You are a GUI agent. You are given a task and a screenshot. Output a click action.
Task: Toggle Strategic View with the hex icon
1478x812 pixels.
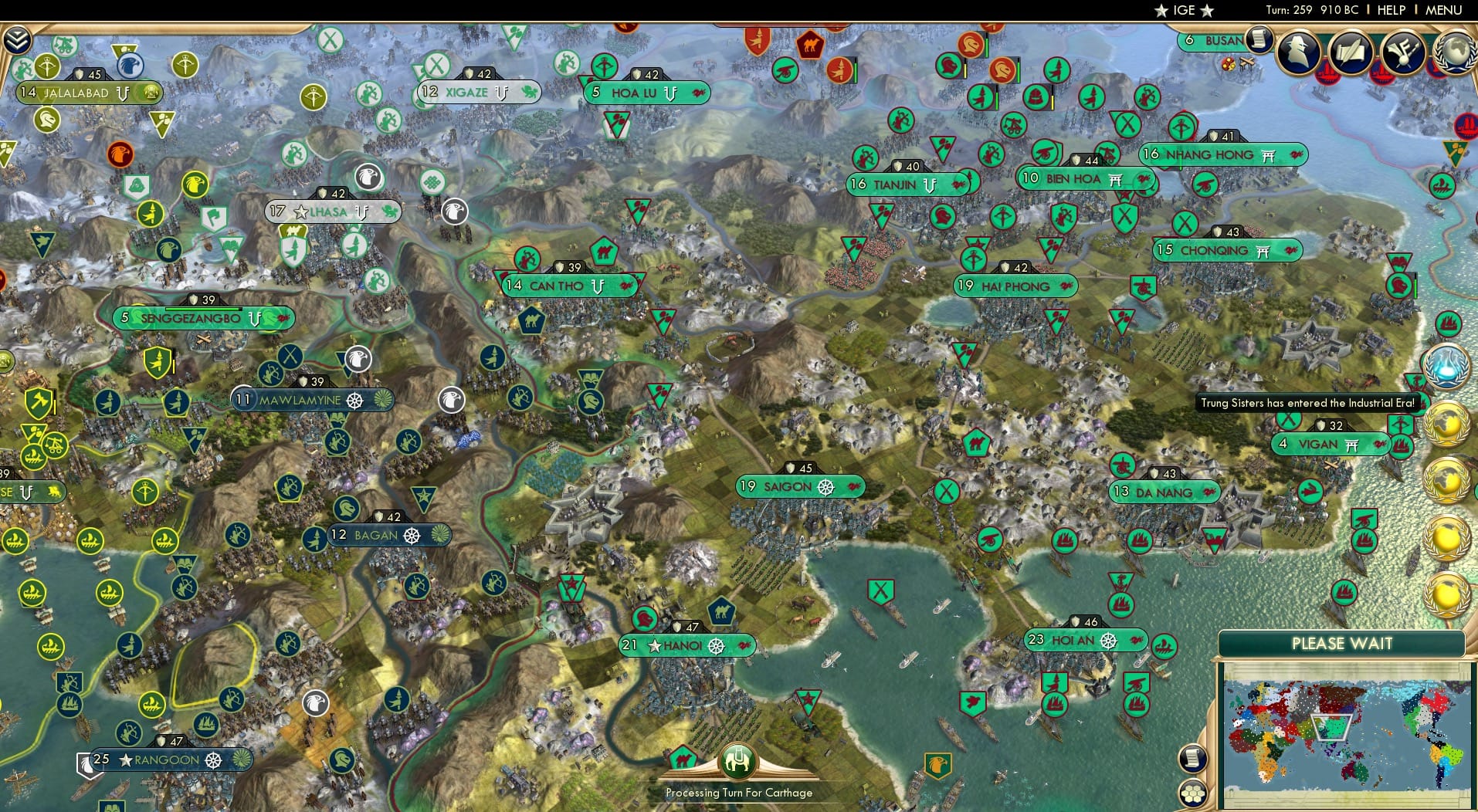tap(1194, 793)
